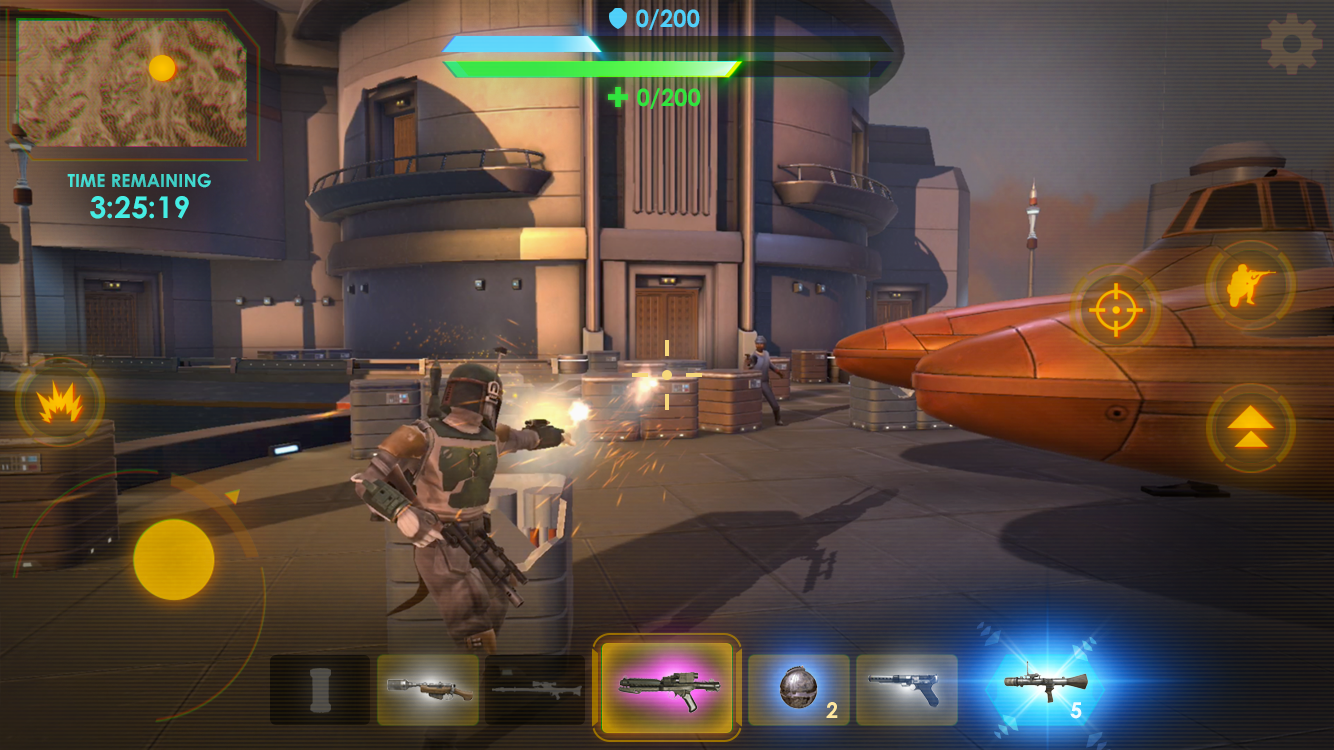The image size is (1334, 750).
Task: Switch to the long sniper rifle slot
Action: coord(535,689)
